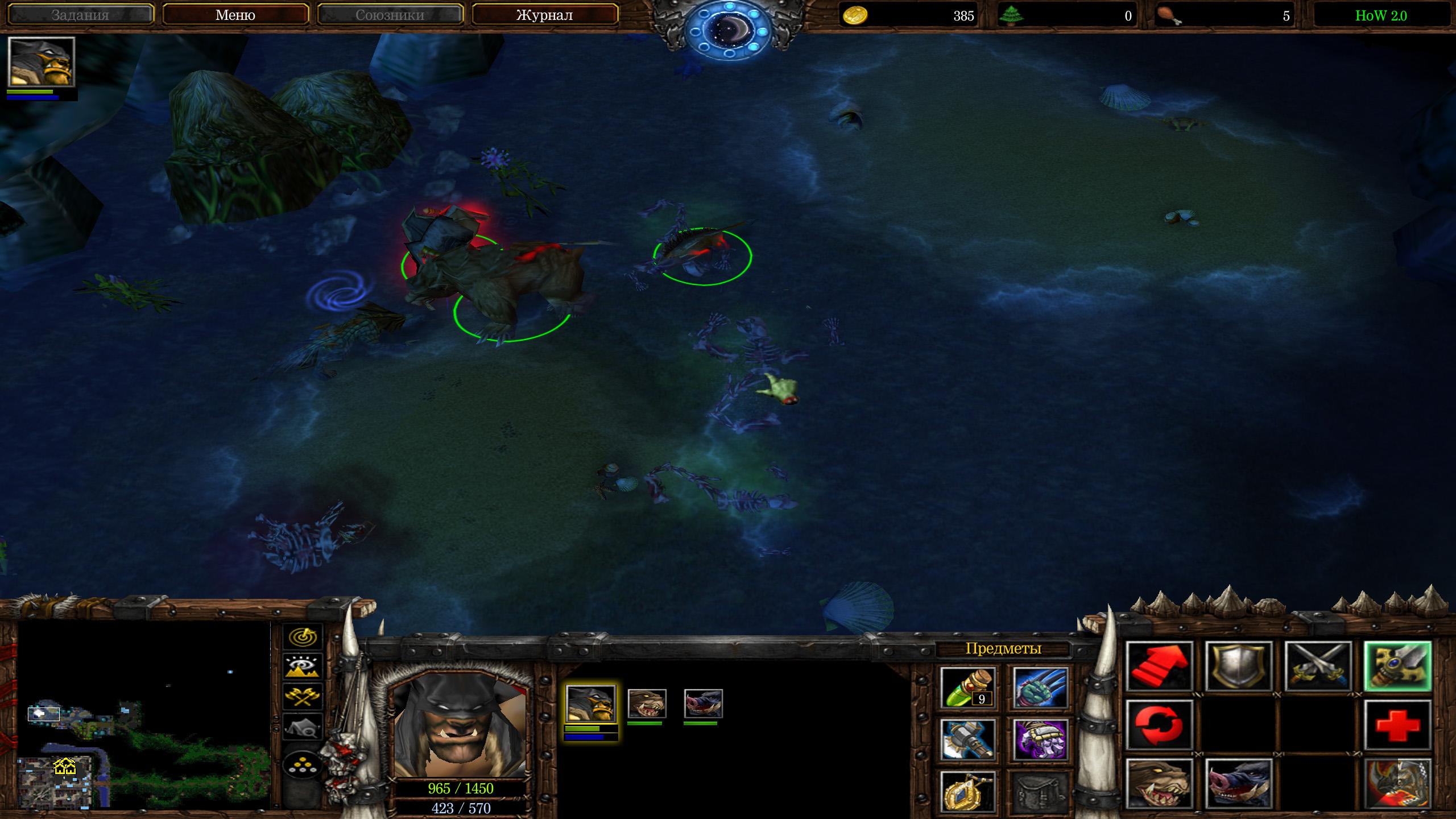Open hero skills with the red cross
The image size is (1456, 819).
1397,725
